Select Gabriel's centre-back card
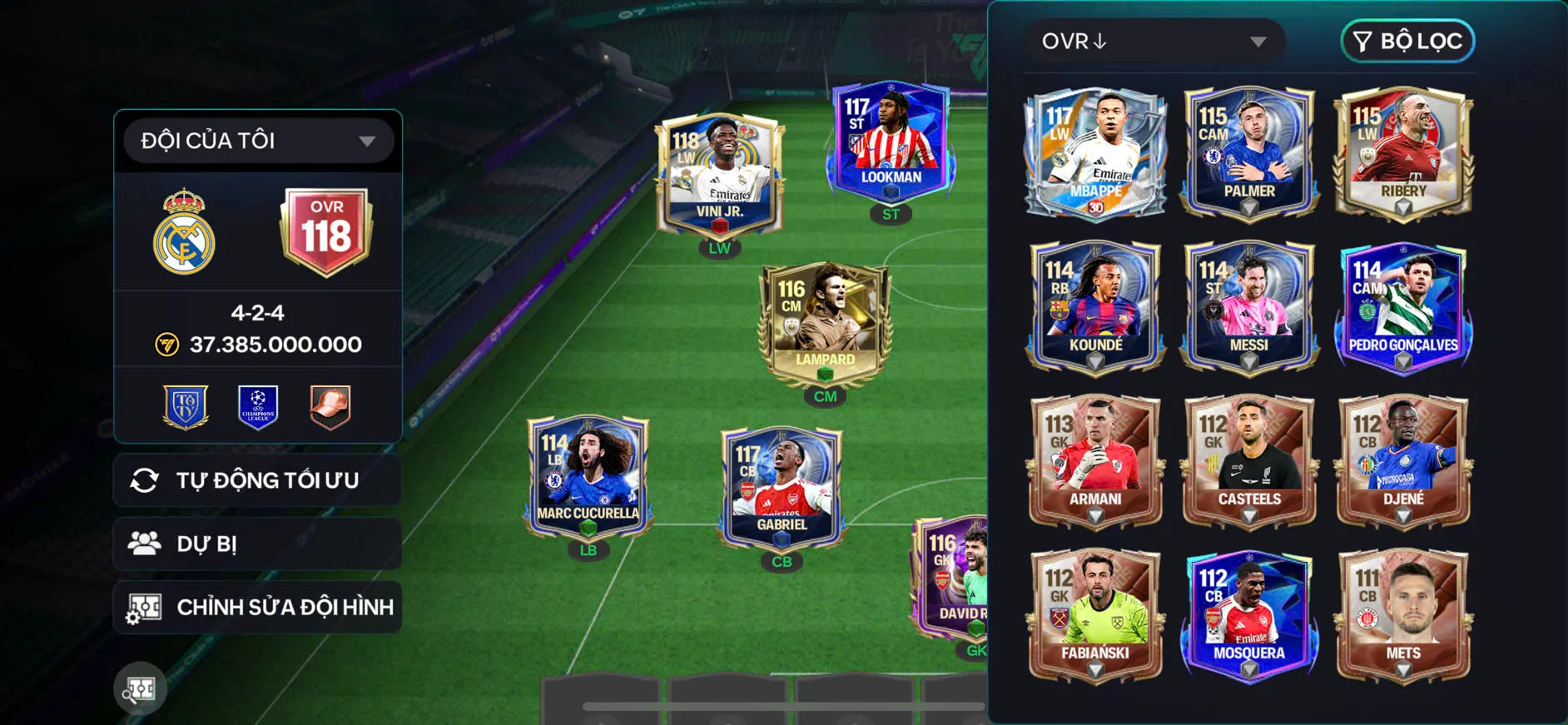The height and width of the screenshot is (725, 1568). point(782,489)
